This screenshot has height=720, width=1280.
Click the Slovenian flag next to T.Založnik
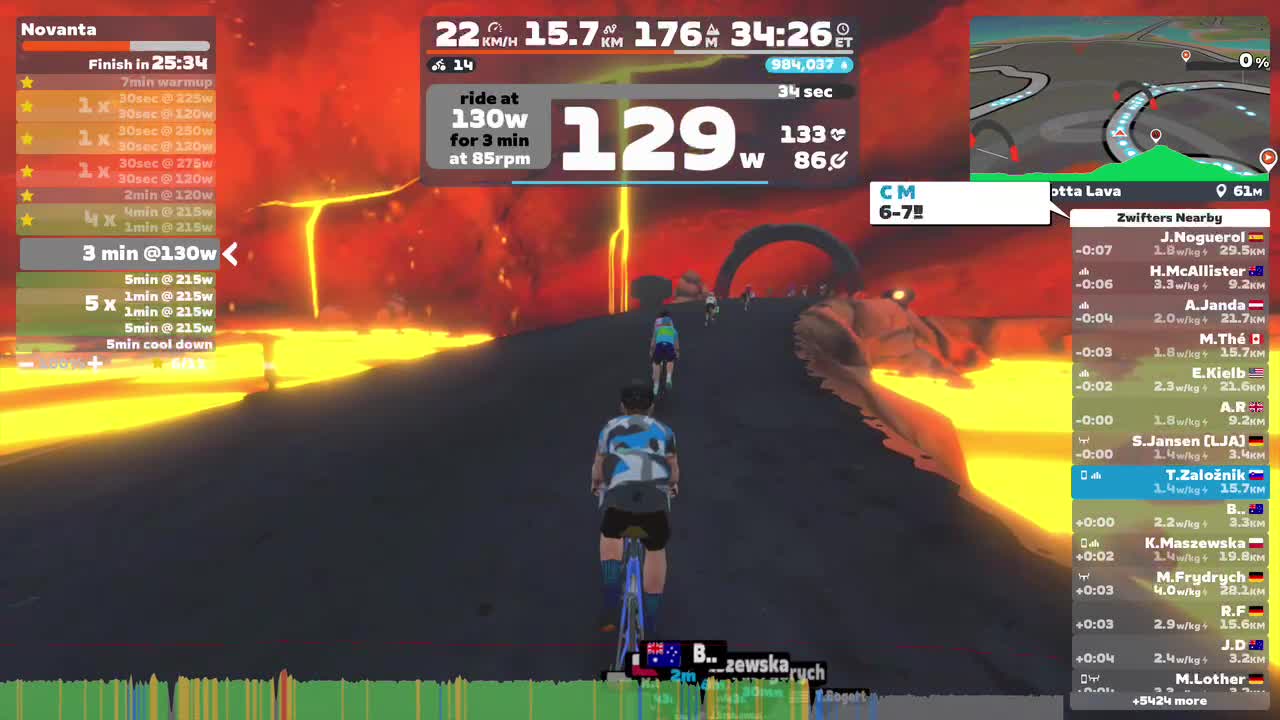pos(1257,475)
